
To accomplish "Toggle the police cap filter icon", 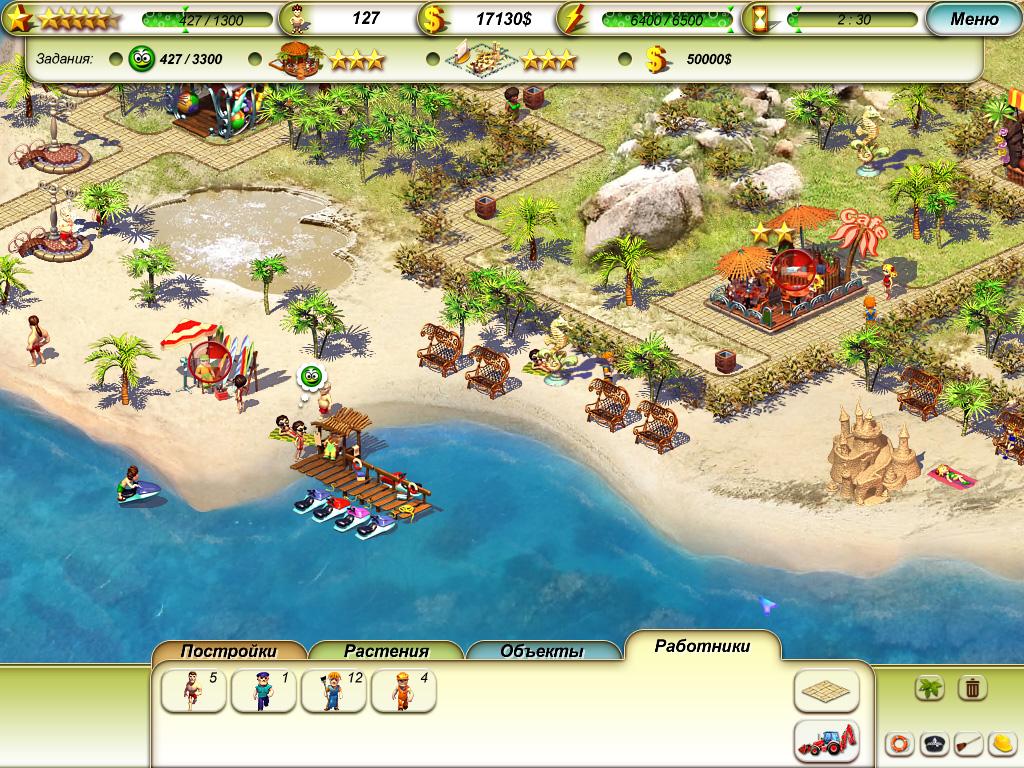I will point(934,744).
